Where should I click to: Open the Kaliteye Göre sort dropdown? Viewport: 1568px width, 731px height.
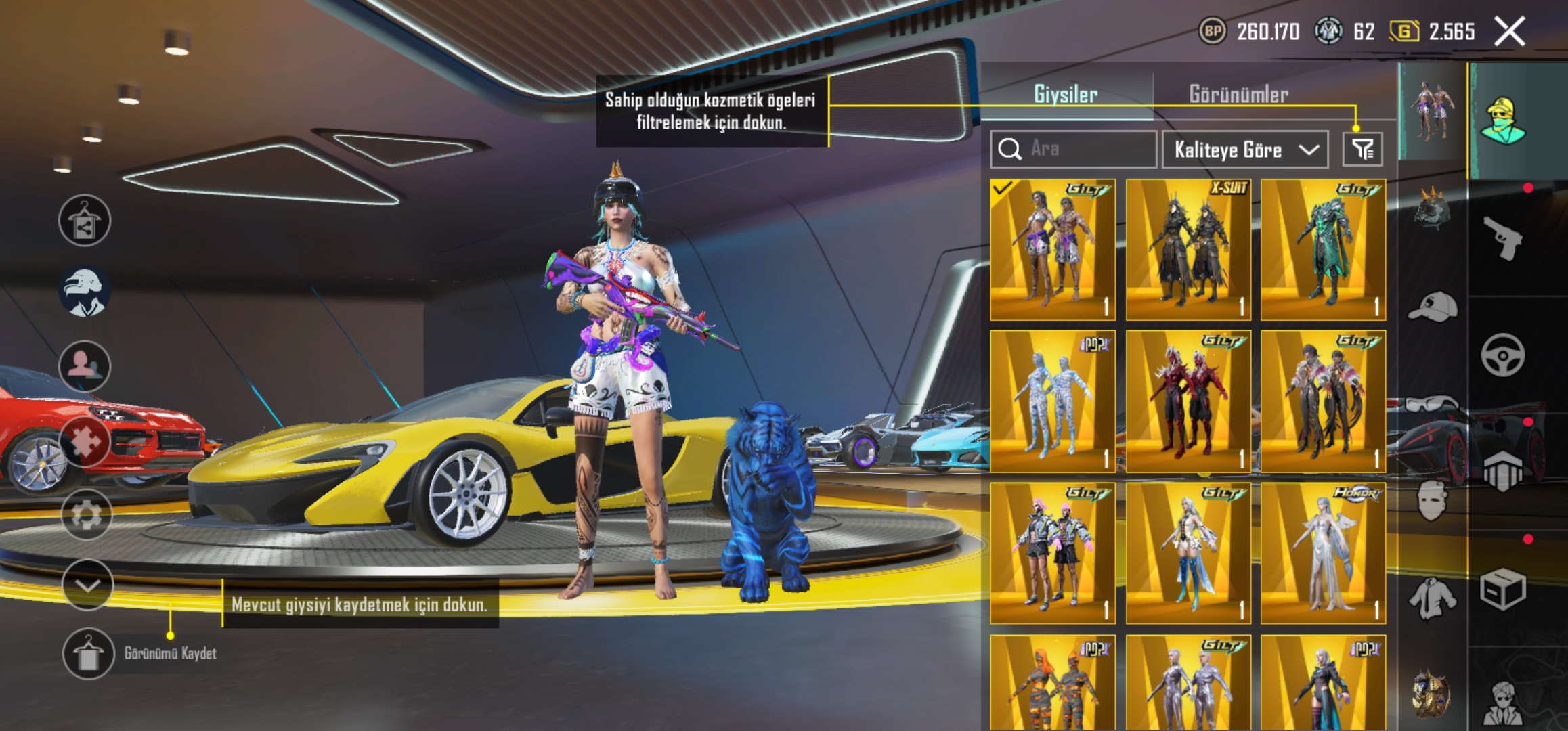point(1244,149)
